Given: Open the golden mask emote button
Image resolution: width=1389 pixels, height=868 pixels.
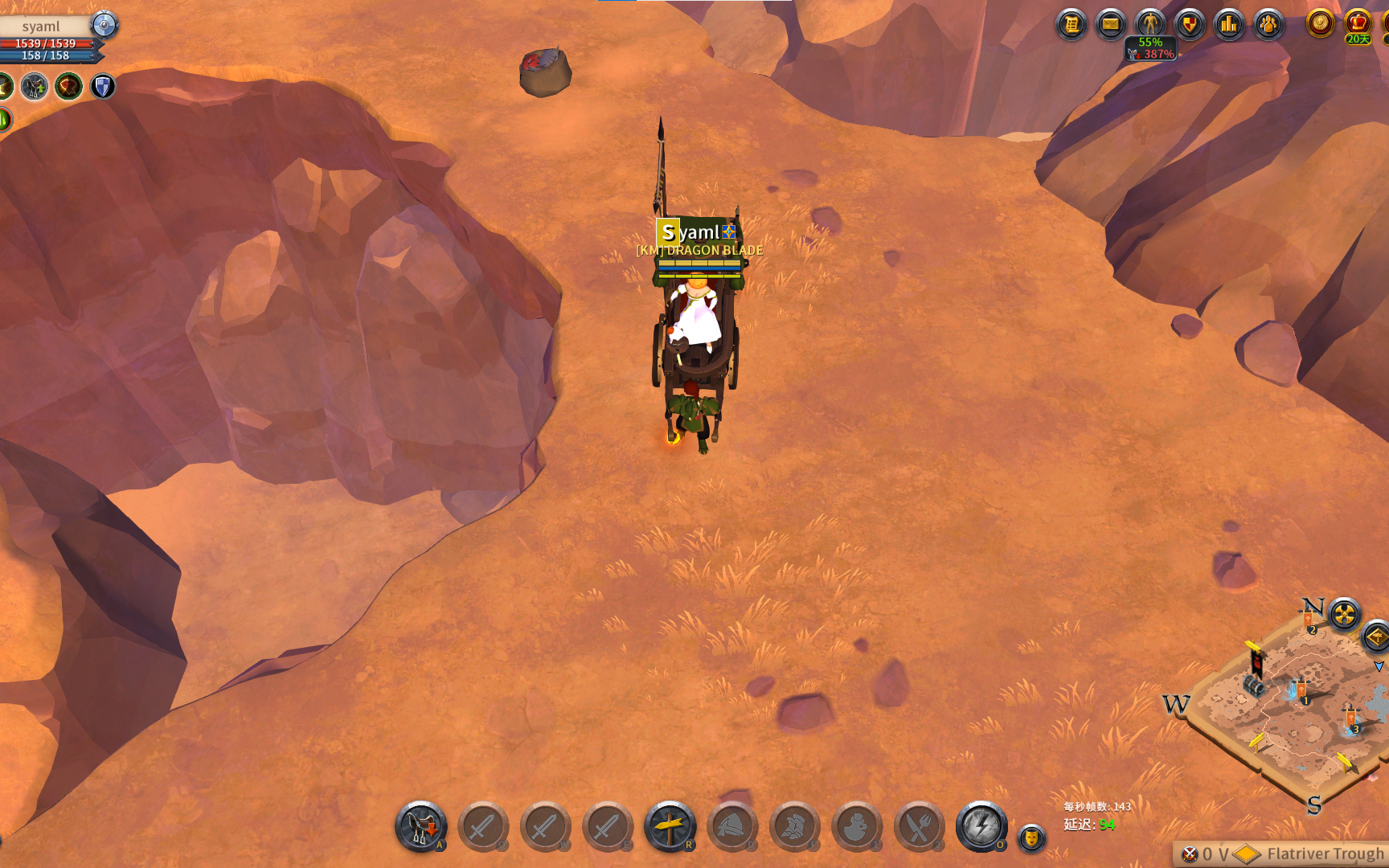Looking at the screenshot, I should (x=1031, y=838).
